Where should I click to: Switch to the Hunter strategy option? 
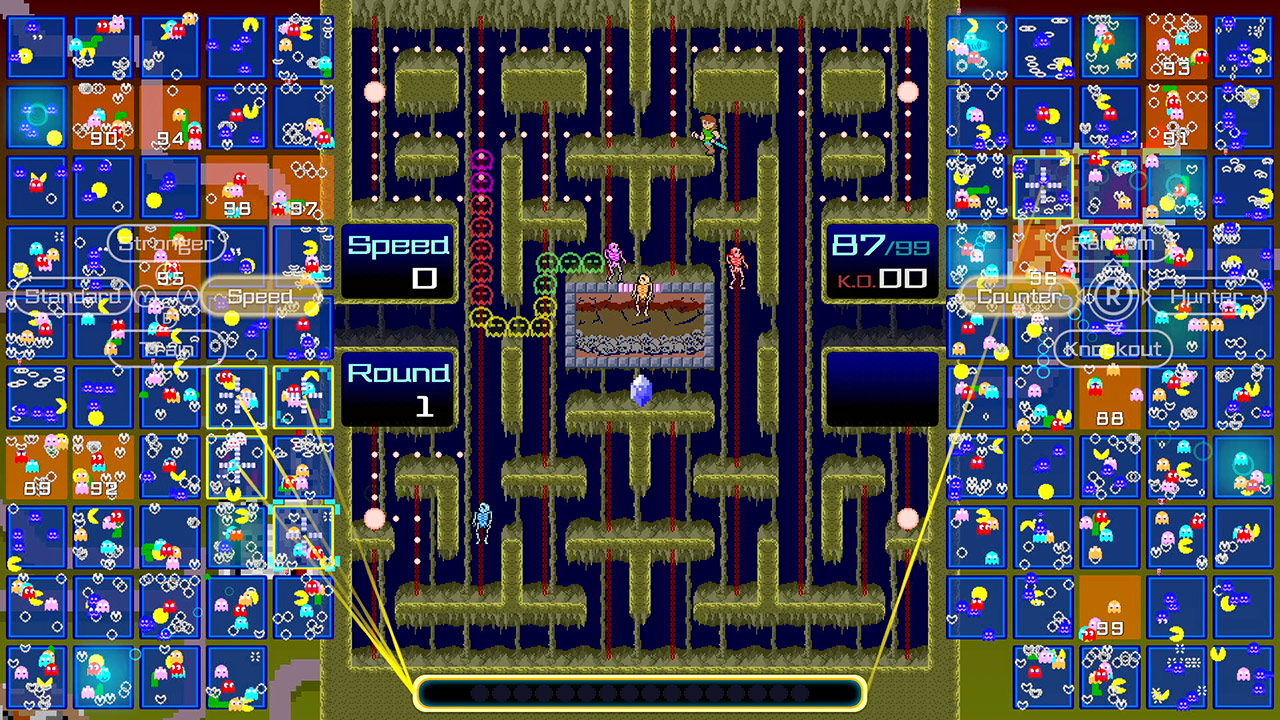pos(1205,297)
